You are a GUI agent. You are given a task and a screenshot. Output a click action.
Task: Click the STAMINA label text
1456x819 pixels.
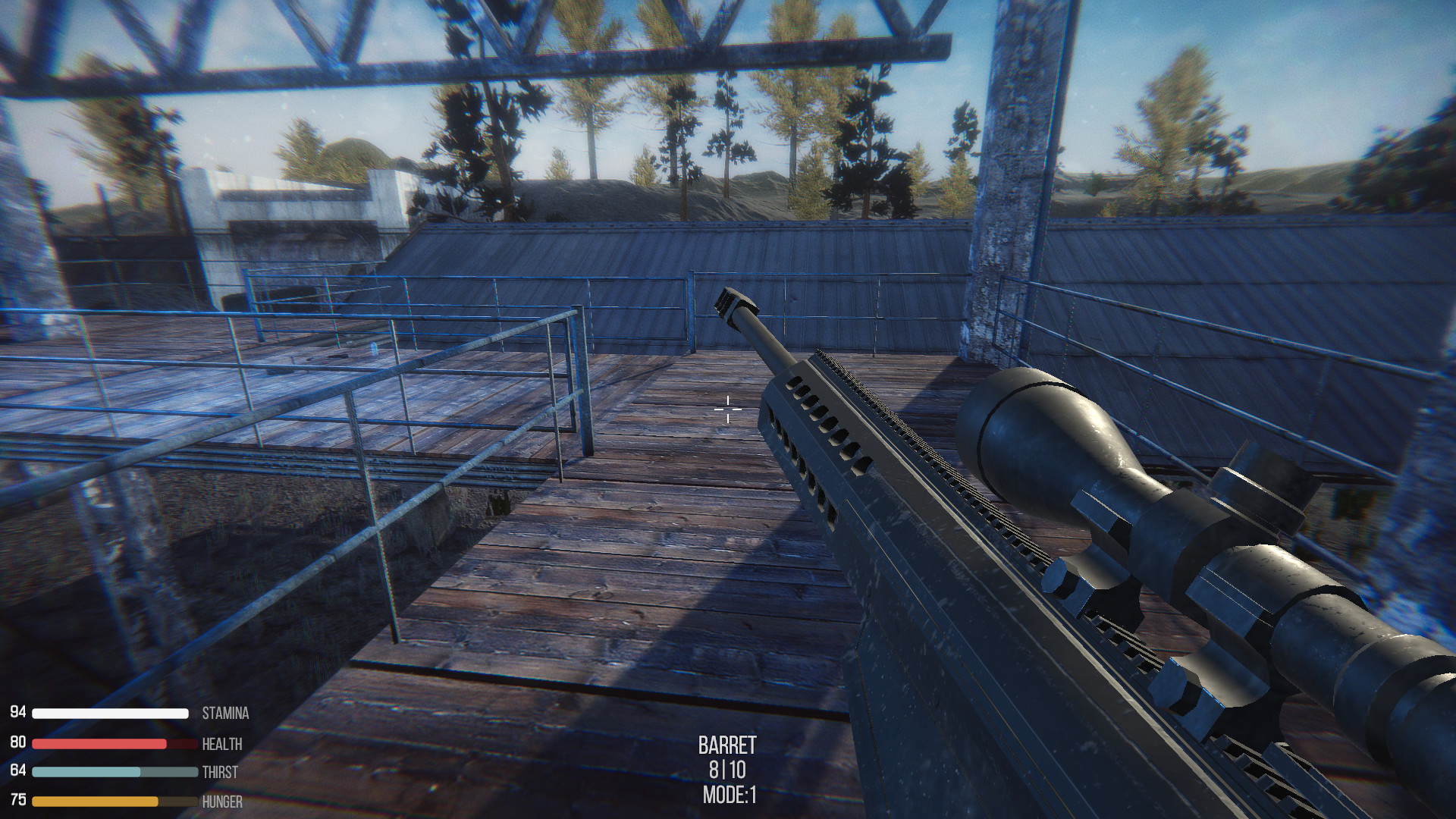tap(225, 714)
